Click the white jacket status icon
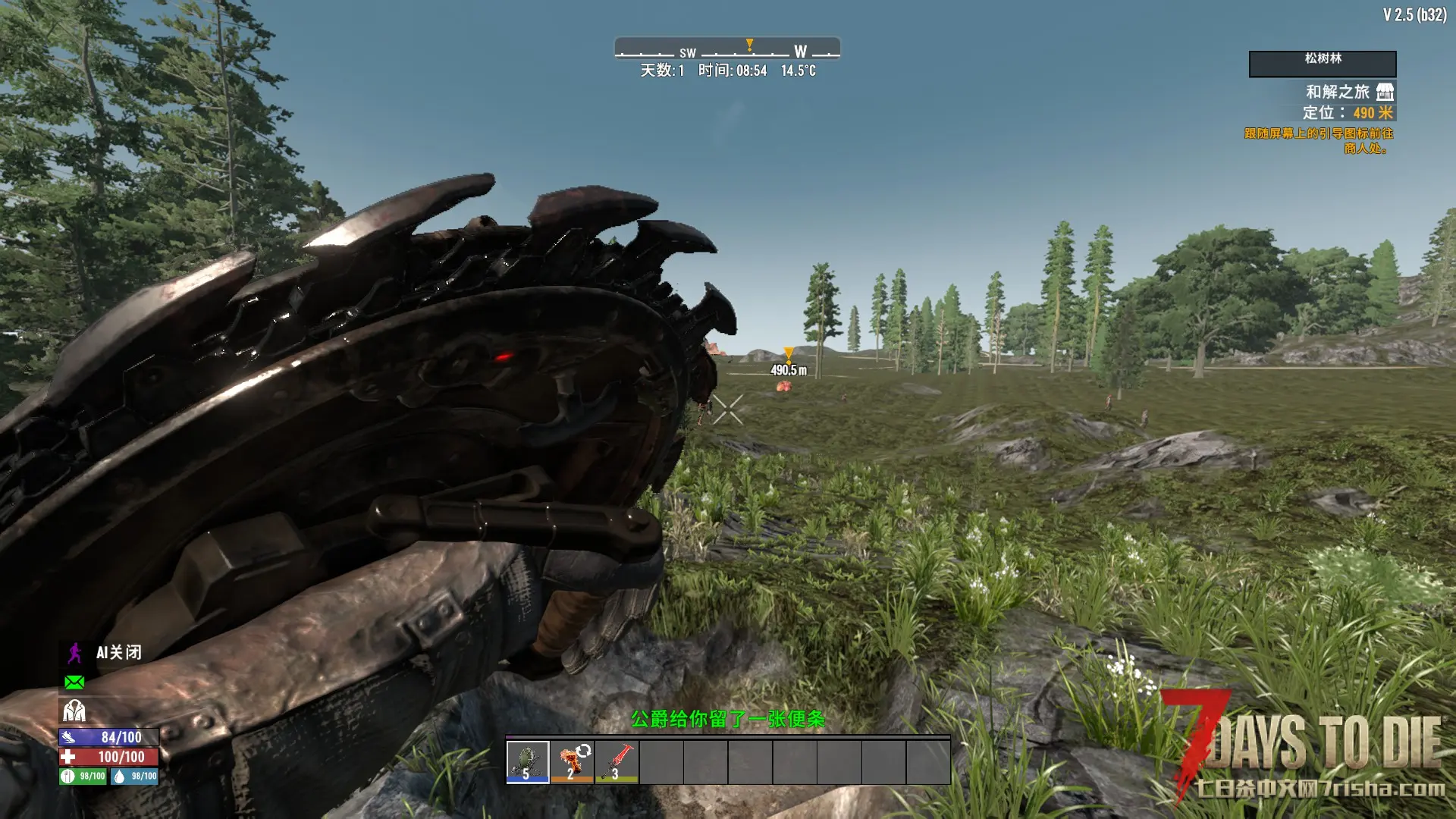 tap(74, 711)
